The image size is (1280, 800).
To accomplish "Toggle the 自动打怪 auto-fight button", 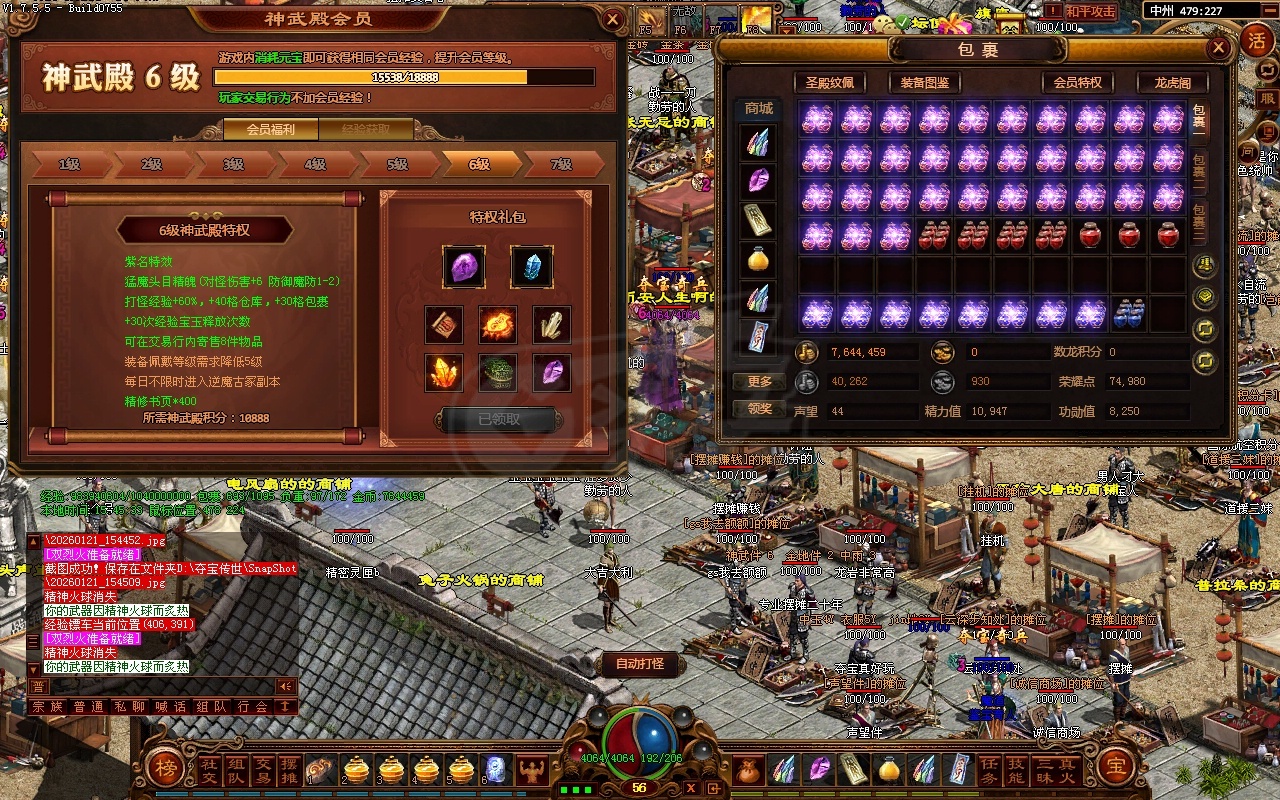I will 640,663.
